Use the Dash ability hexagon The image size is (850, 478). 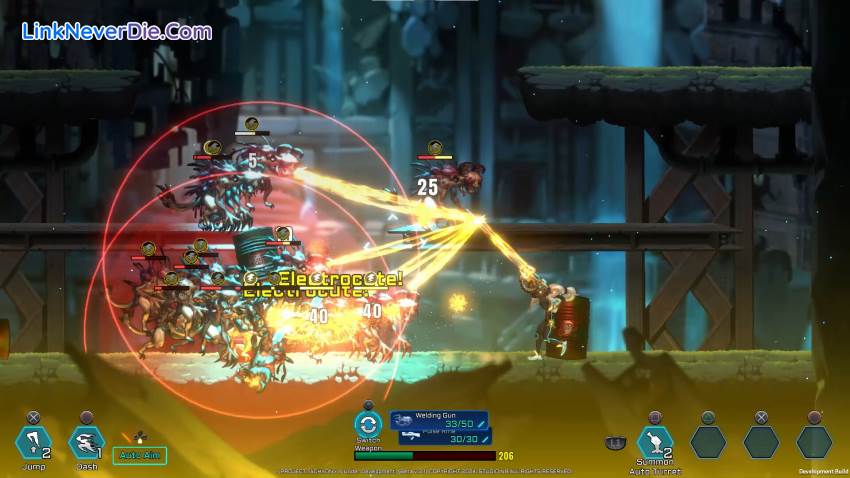tap(86, 441)
